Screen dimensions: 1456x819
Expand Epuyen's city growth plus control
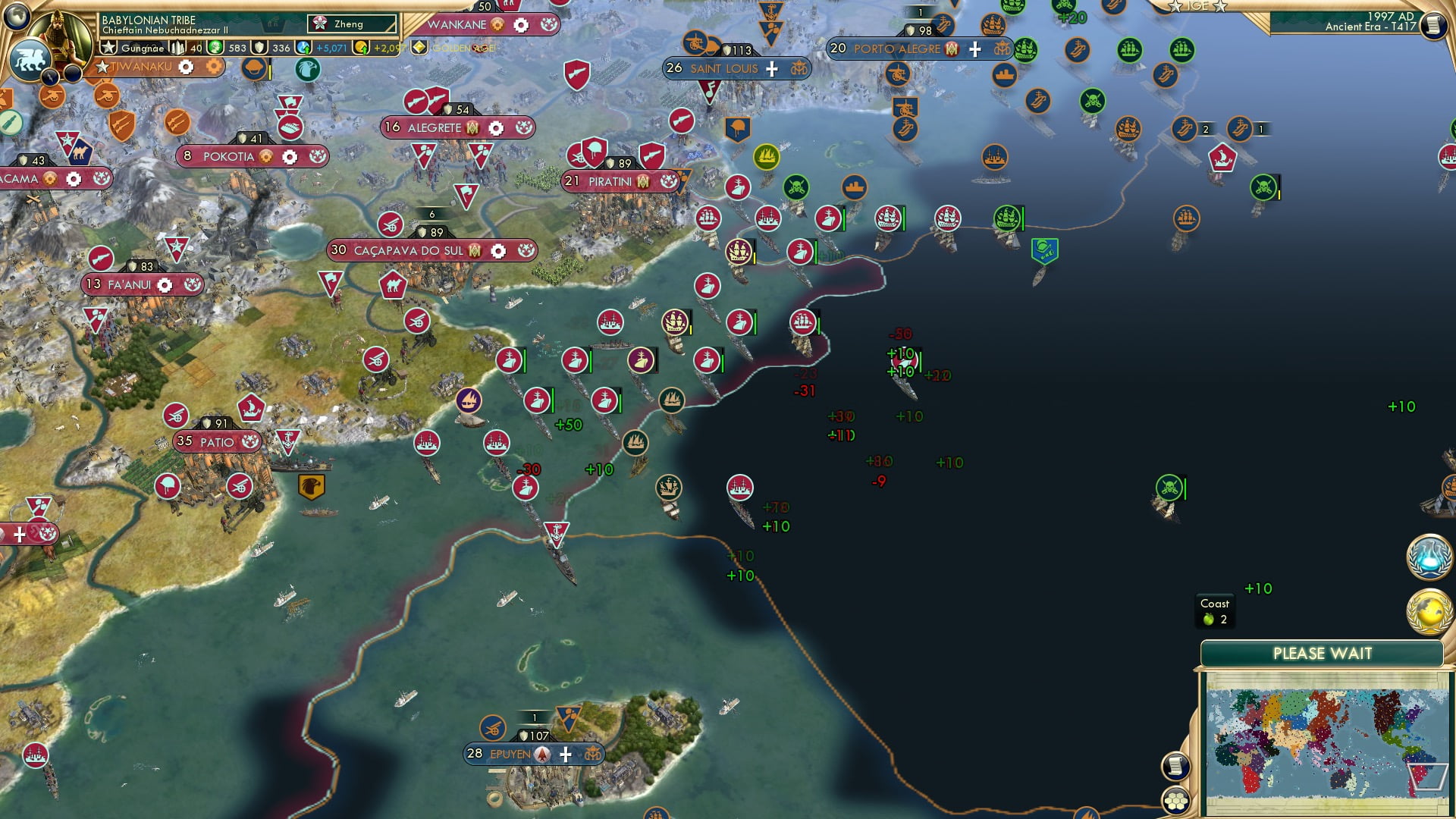pyautogui.click(x=564, y=755)
